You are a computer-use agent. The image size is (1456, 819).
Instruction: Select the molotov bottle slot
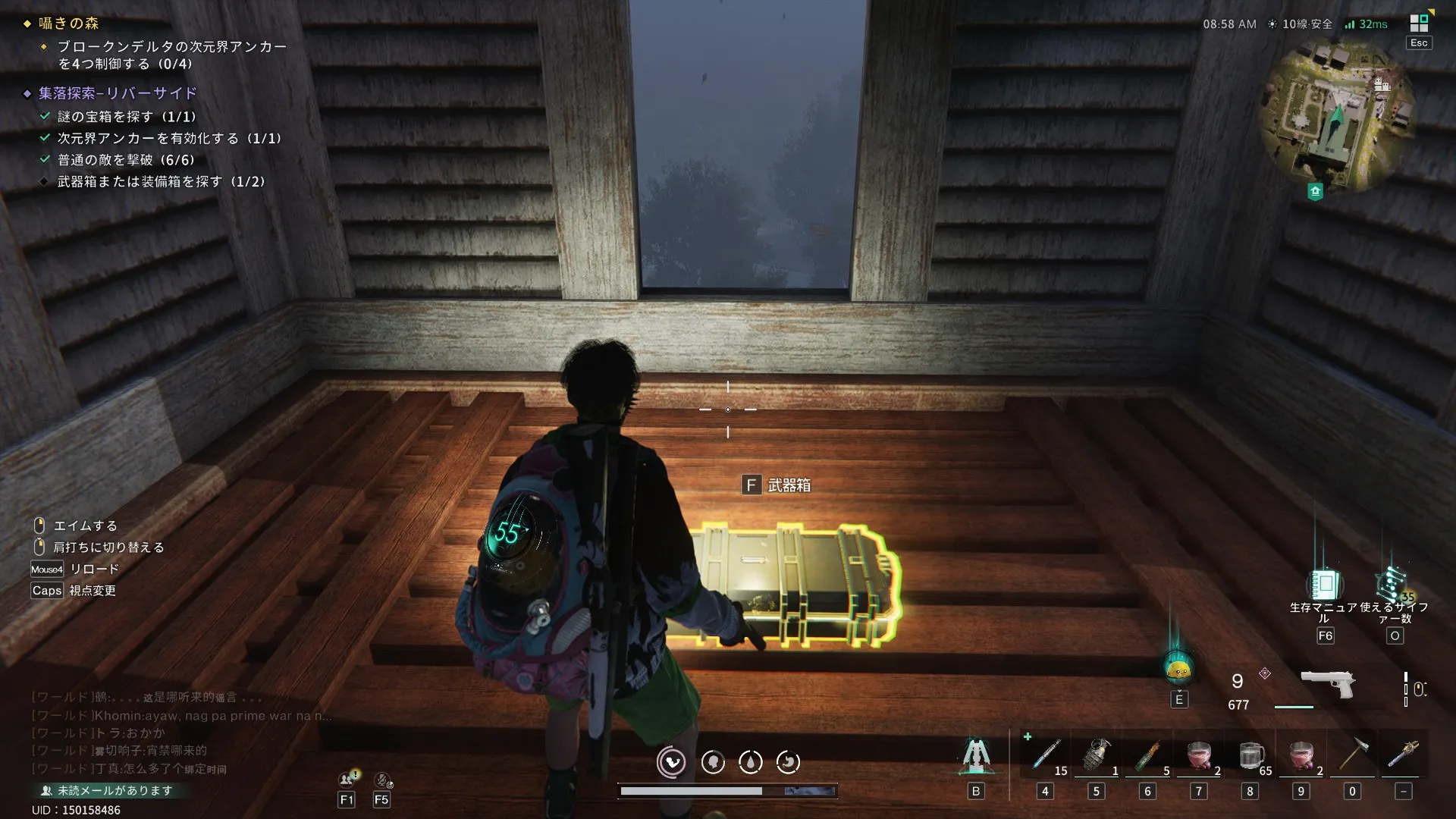(1147, 755)
